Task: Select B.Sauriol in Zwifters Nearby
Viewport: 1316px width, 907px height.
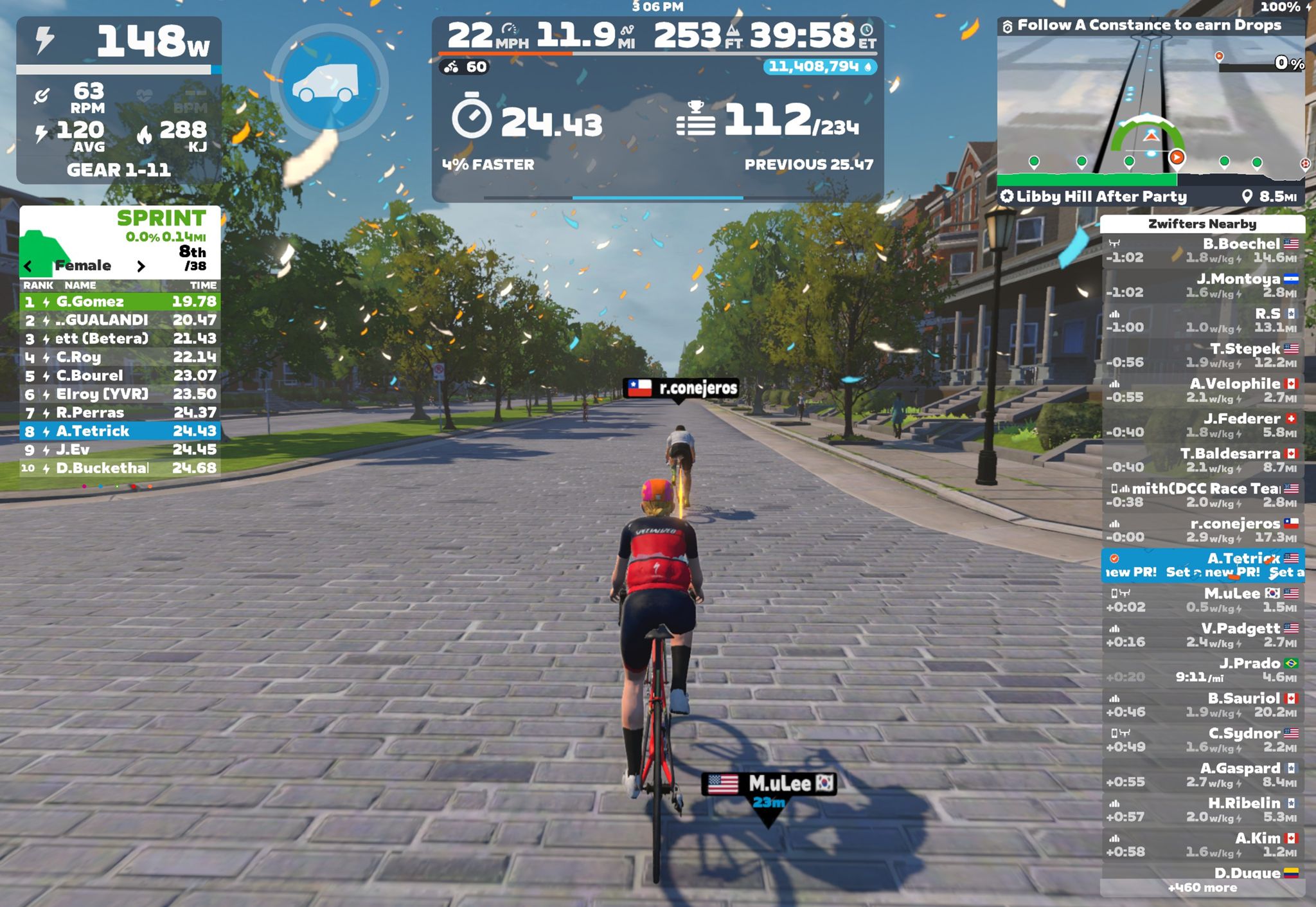Action: pos(1202,705)
